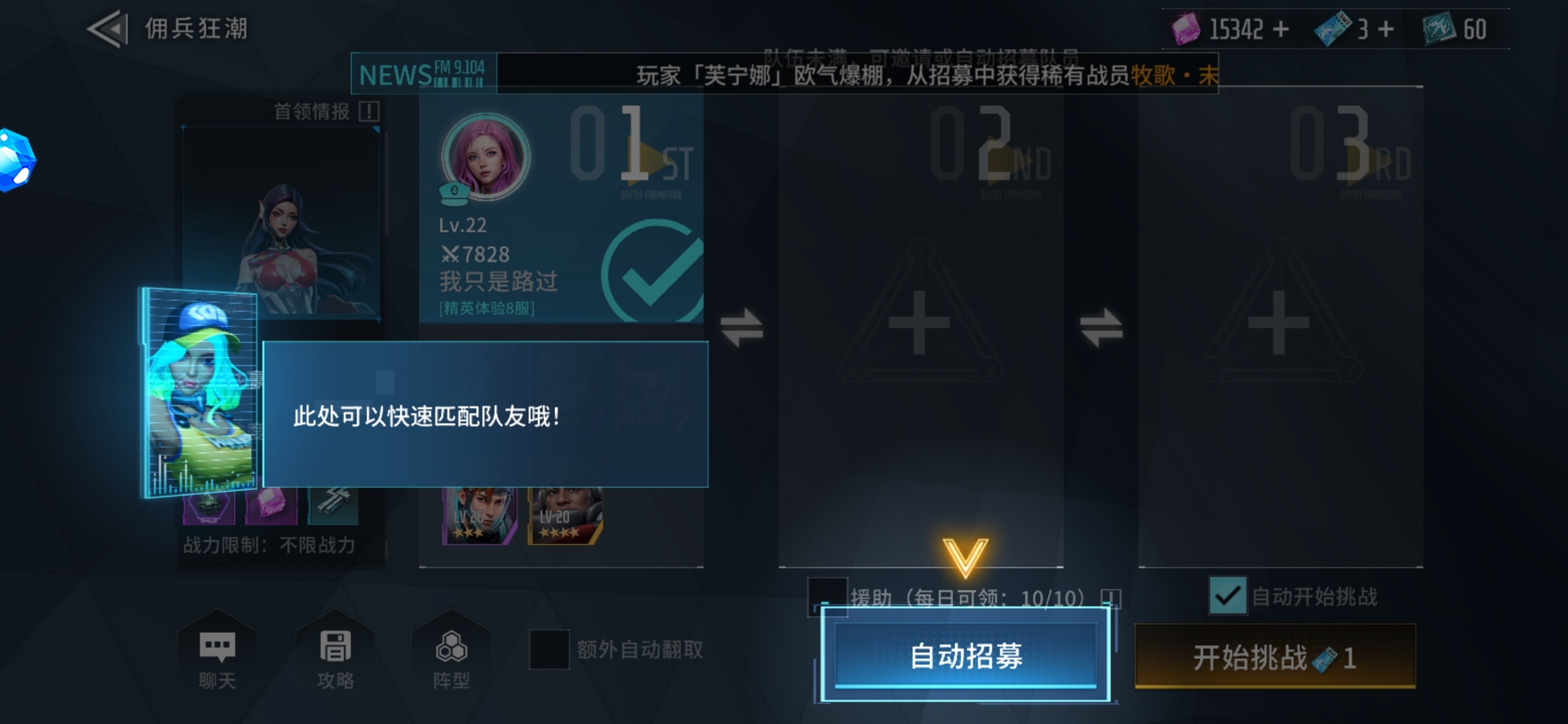Enable the 额外自动翻取 checkbox
Image resolution: width=1568 pixels, height=724 pixels.
549,648
